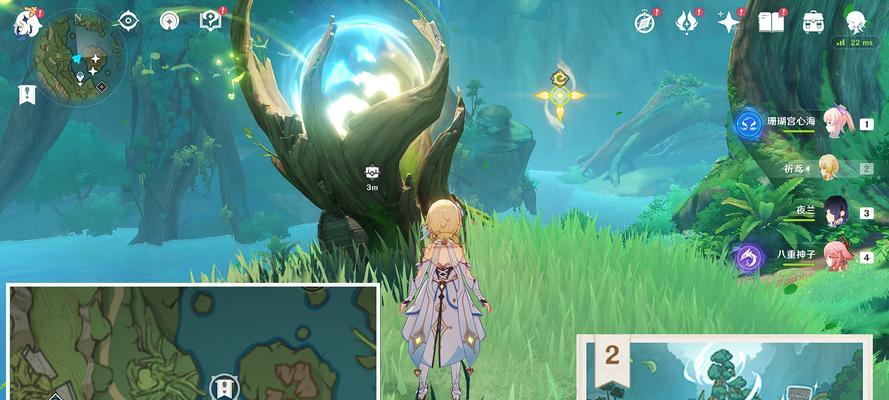Trigger 珊瑚宫心海's blue elemental burst icon
This screenshot has height=400, width=889.
748,124
